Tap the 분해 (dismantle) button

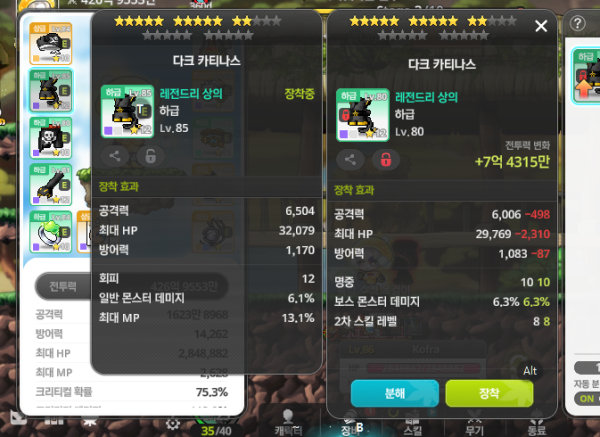[x=395, y=393]
